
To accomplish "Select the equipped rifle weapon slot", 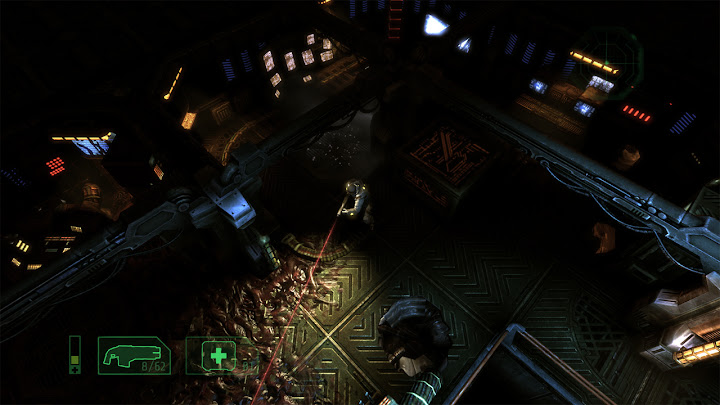I will click(x=134, y=355).
